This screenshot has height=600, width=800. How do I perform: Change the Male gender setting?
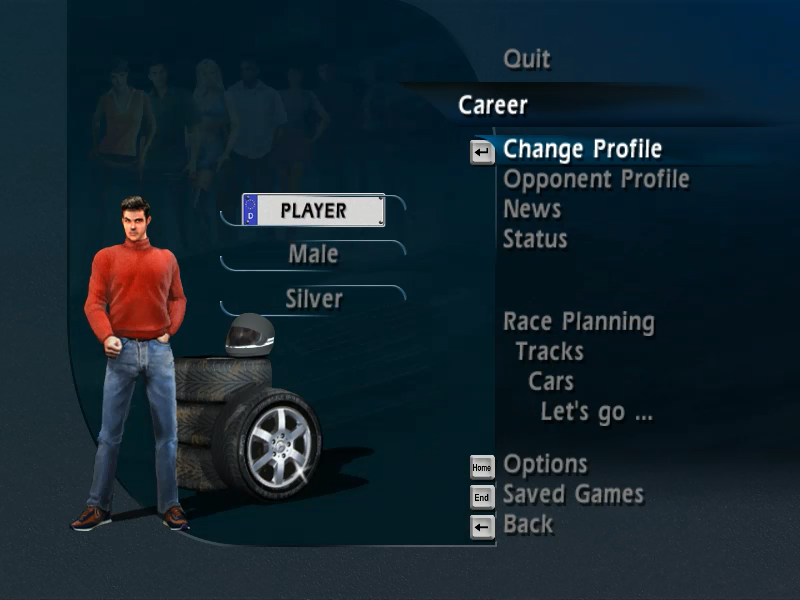313,255
